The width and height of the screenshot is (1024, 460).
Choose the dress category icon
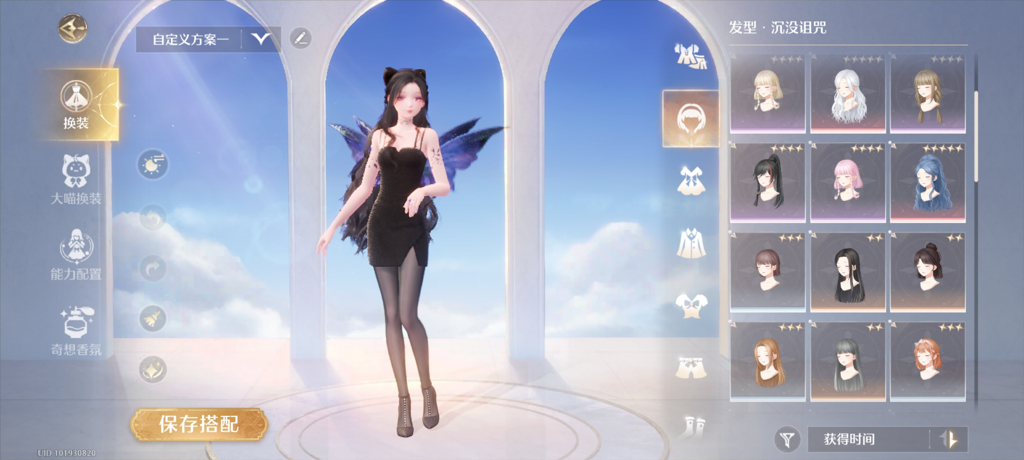[690, 181]
